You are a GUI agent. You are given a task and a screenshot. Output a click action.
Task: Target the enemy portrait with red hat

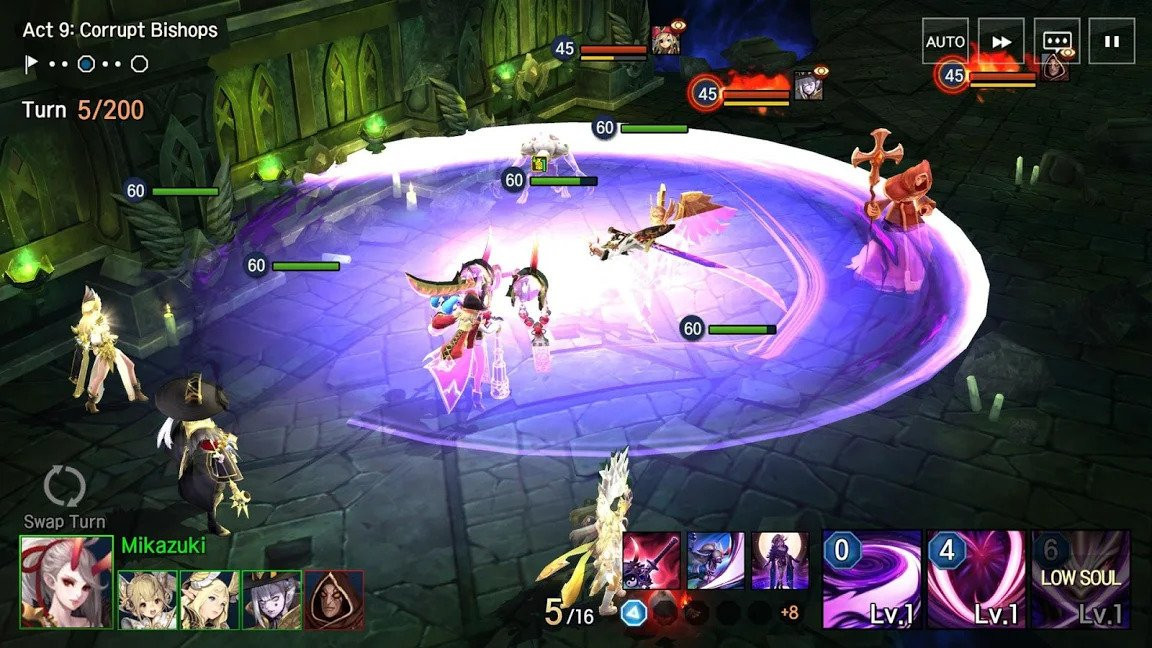pyautogui.click(x=665, y=41)
